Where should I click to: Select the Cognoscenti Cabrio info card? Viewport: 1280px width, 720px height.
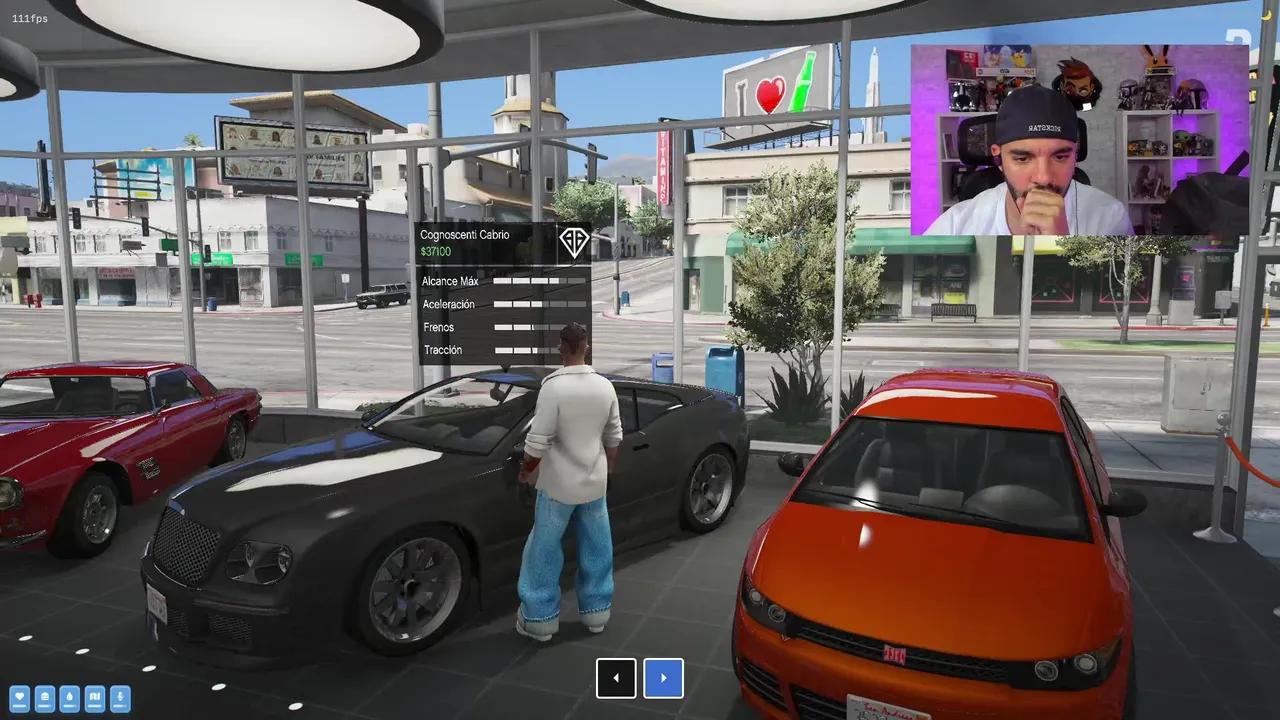503,292
